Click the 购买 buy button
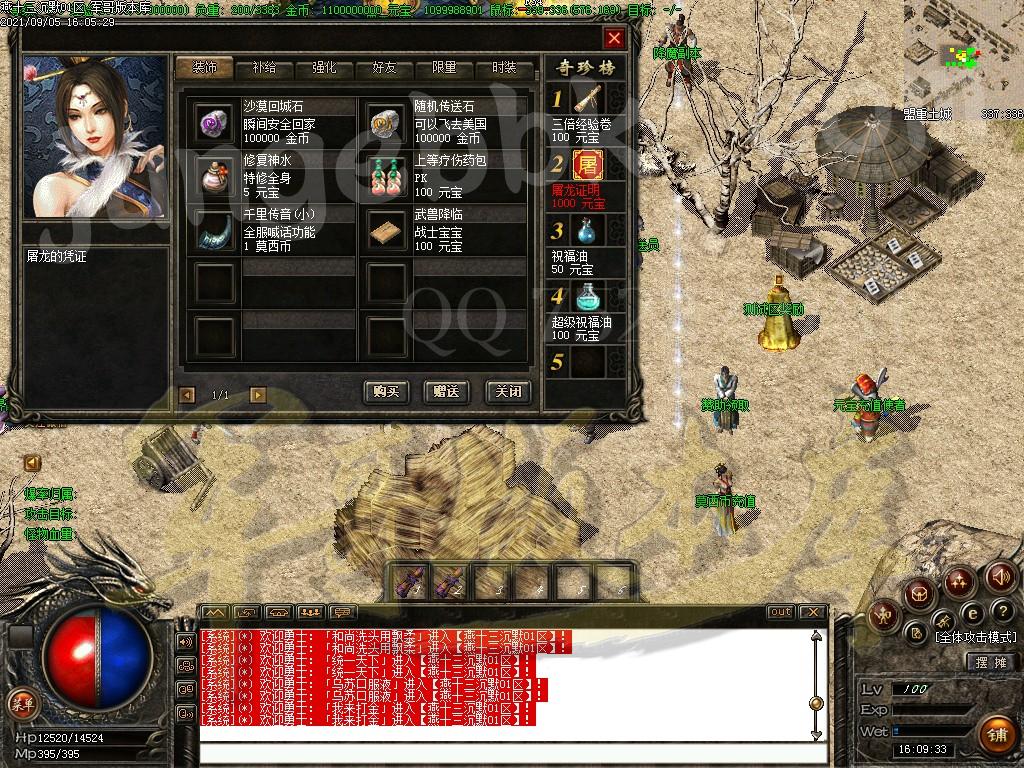The height and width of the screenshot is (768, 1024). (x=386, y=392)
